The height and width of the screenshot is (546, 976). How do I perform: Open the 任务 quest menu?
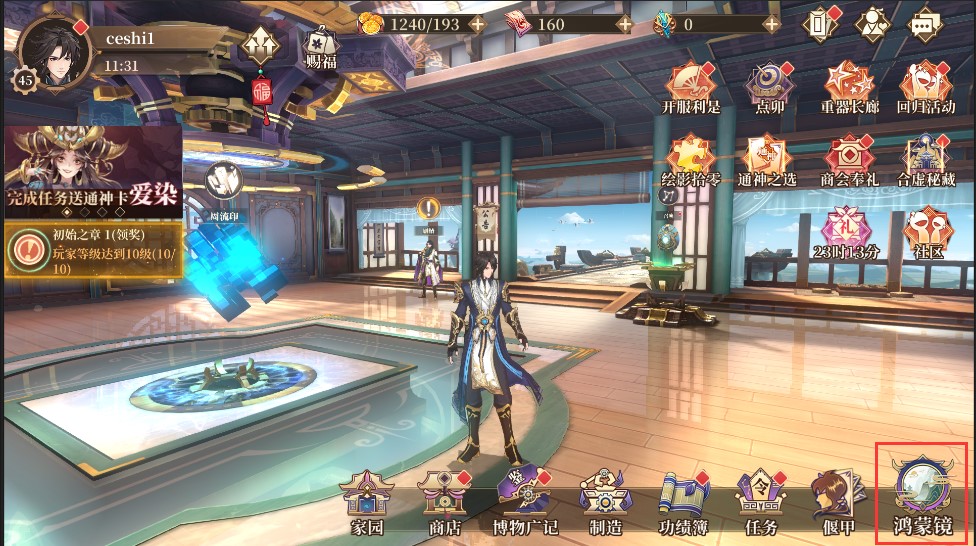coord(757,500)
